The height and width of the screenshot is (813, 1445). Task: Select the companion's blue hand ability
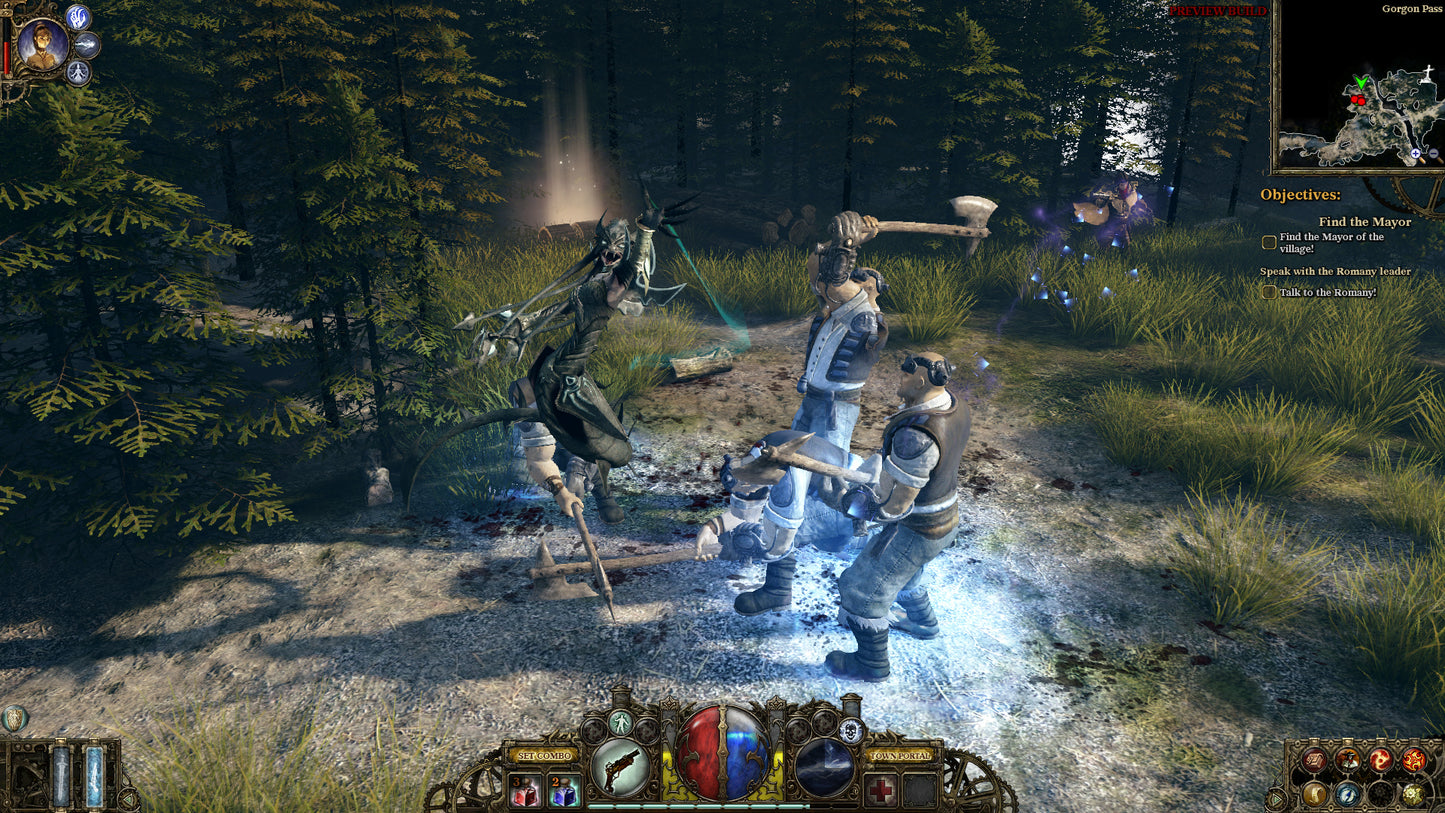(78, 17)
